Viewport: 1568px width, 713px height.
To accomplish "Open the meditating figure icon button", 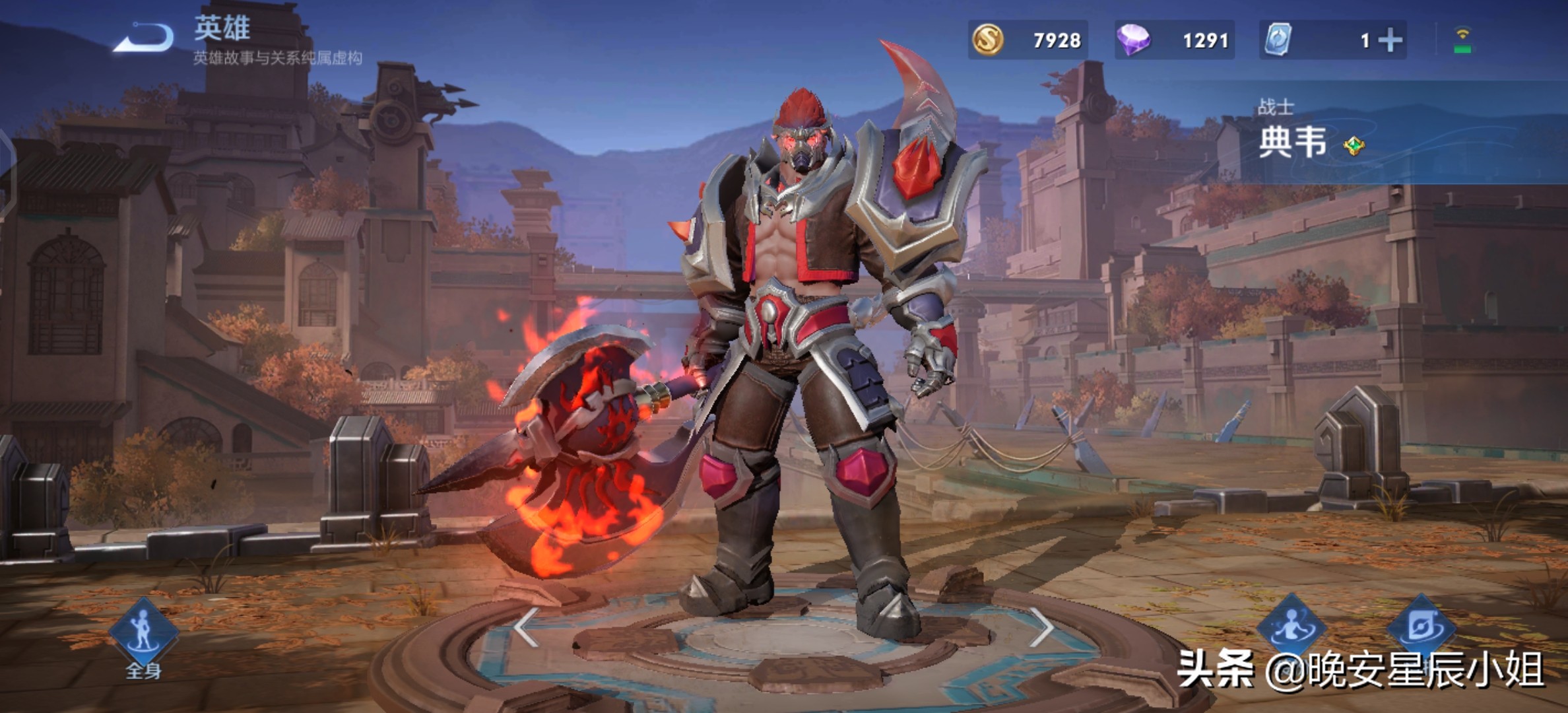I will tap(1290, 625).
